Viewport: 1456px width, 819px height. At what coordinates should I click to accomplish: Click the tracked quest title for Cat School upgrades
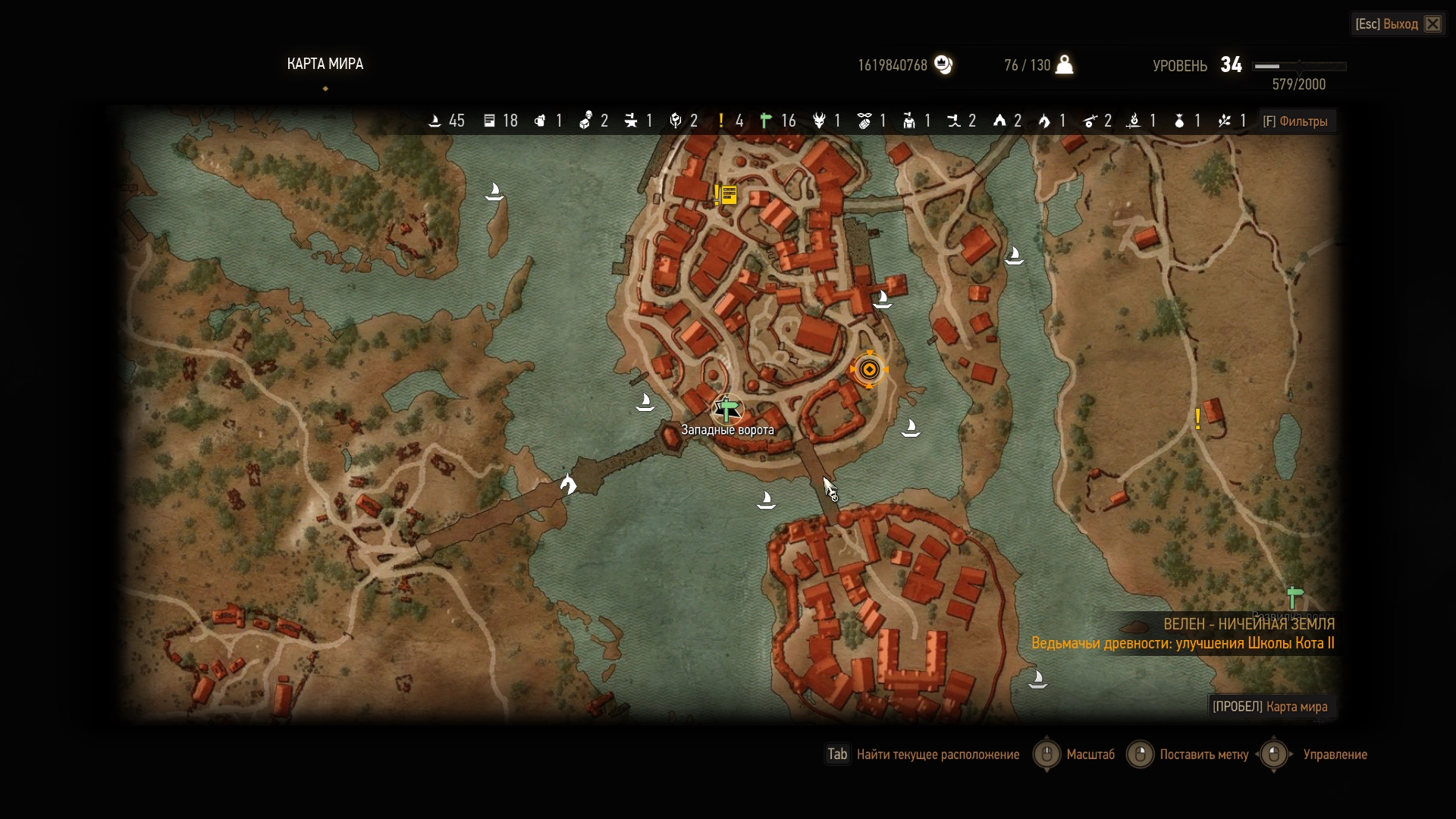coord(1182,643)
